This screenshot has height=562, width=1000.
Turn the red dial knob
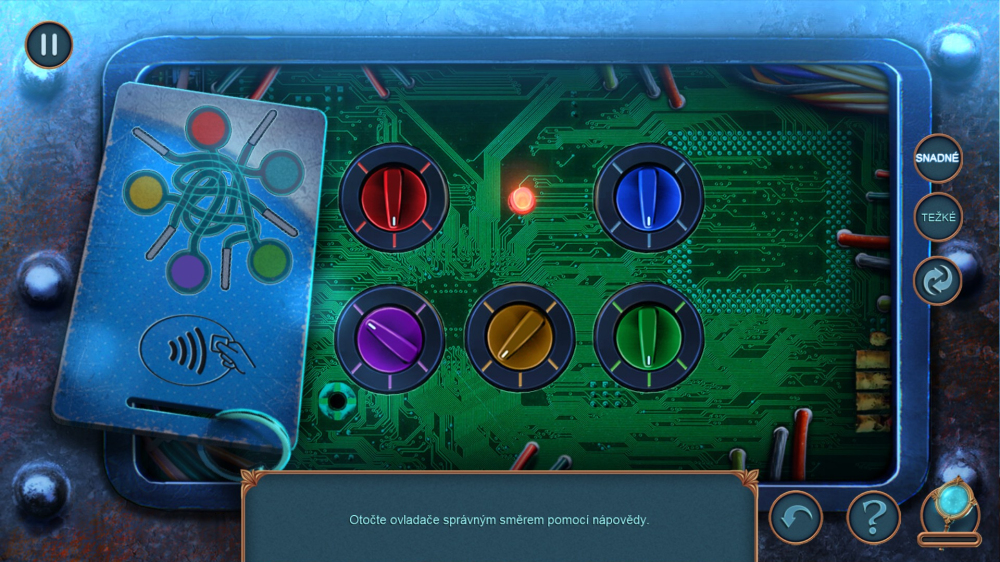[x=393, y=197]
